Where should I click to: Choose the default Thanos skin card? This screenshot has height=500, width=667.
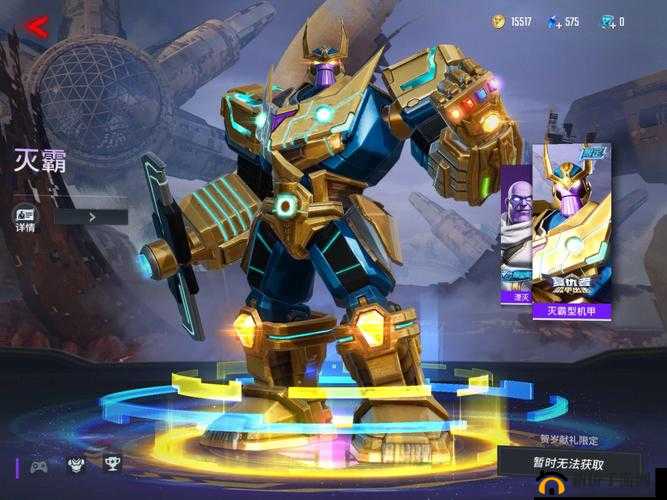(x=515, y=240)
